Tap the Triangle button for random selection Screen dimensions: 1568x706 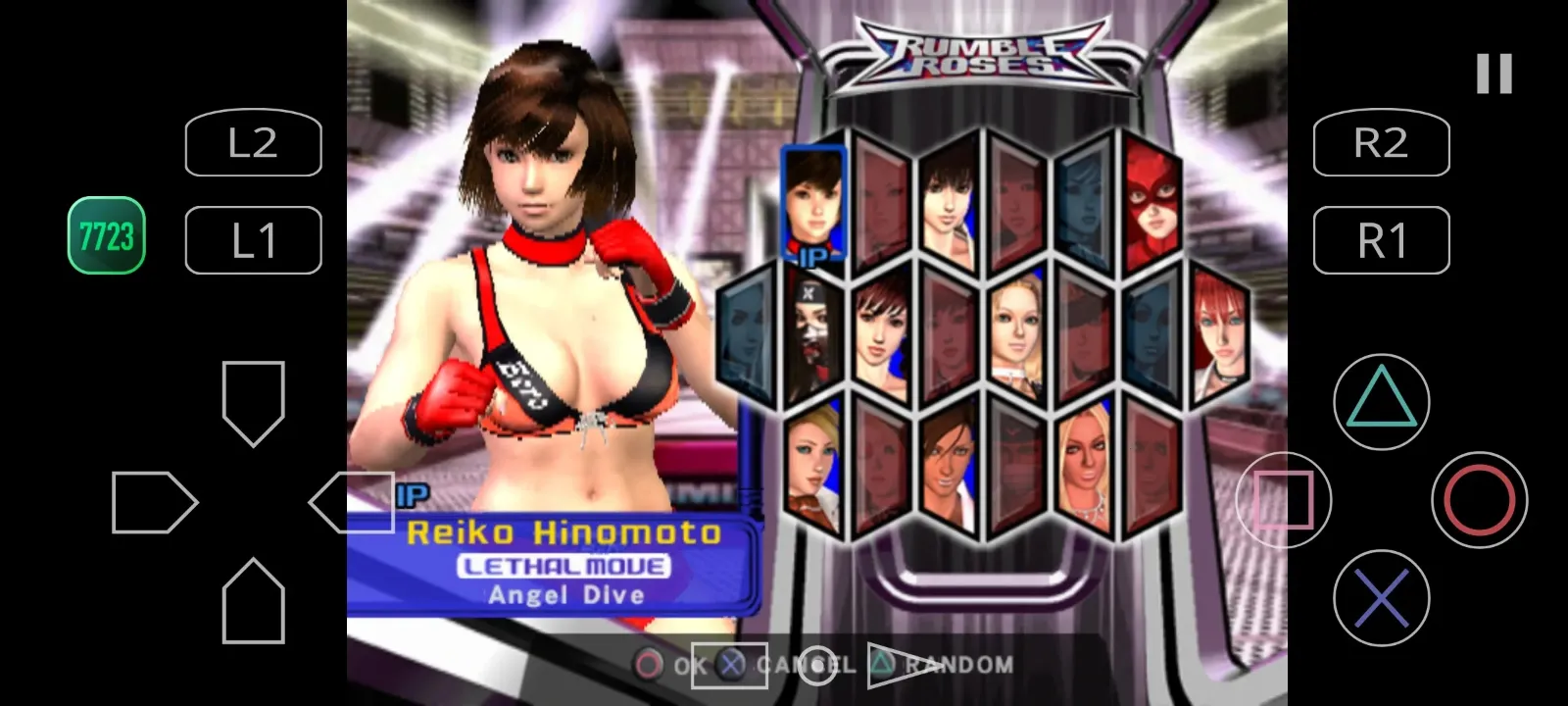coord(1381,402)
